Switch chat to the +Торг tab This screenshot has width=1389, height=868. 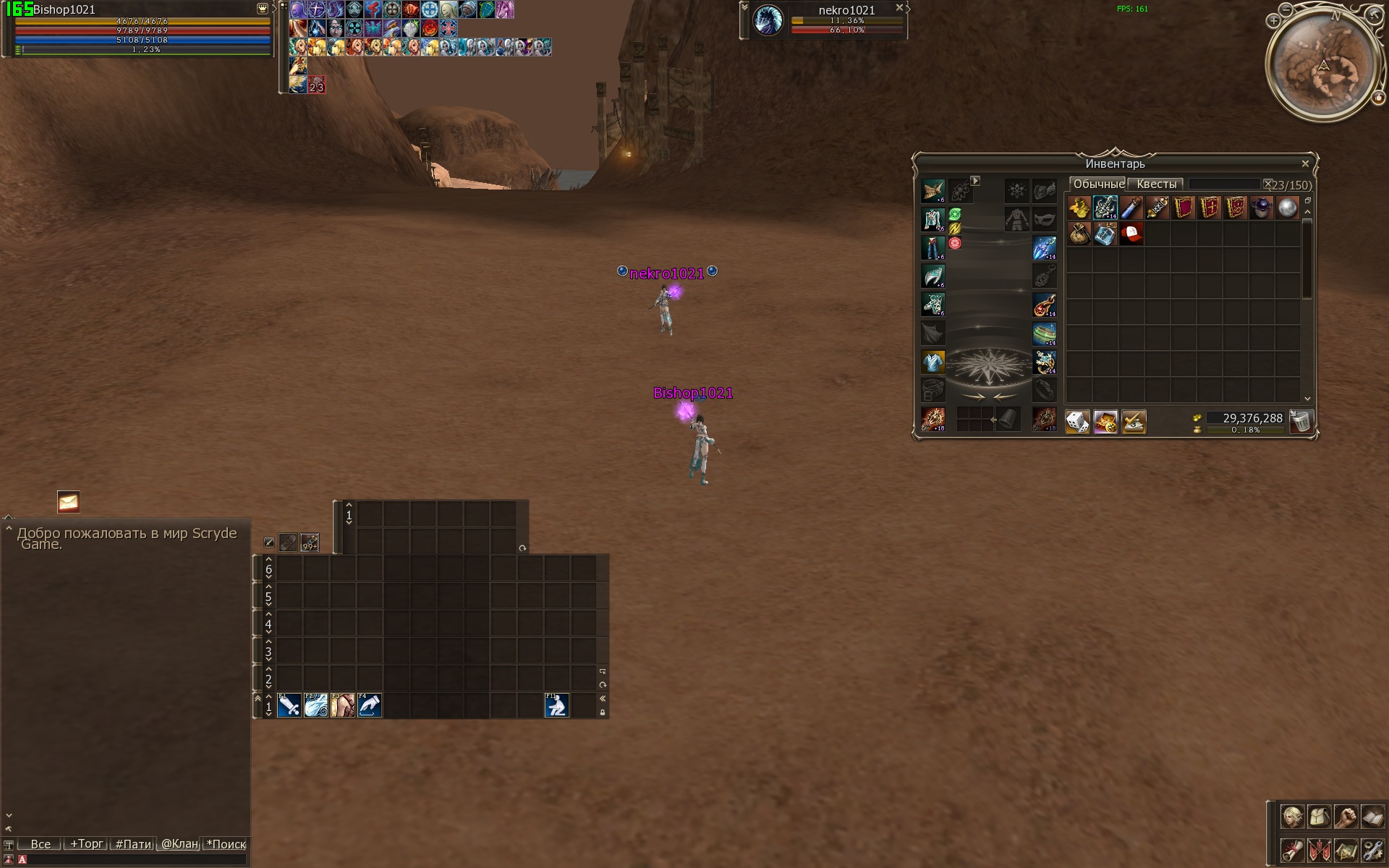[86, 844]
